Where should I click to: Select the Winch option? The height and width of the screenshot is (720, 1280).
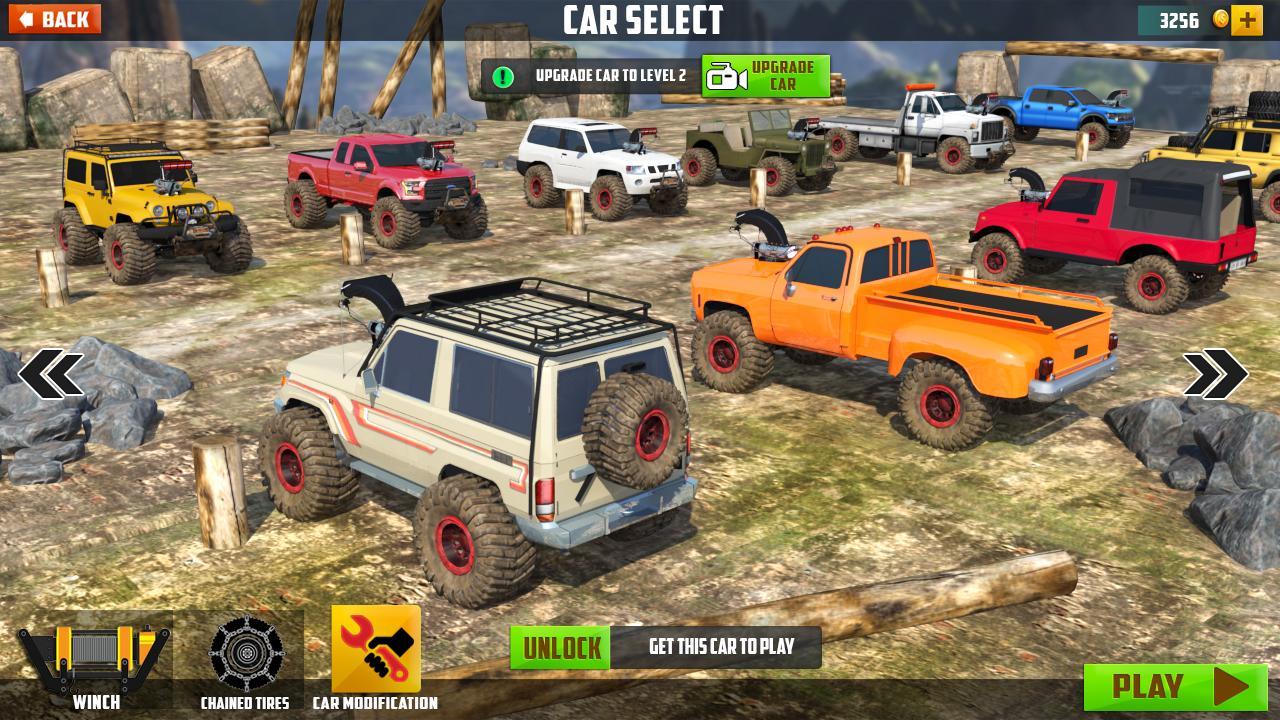point(95,661)
